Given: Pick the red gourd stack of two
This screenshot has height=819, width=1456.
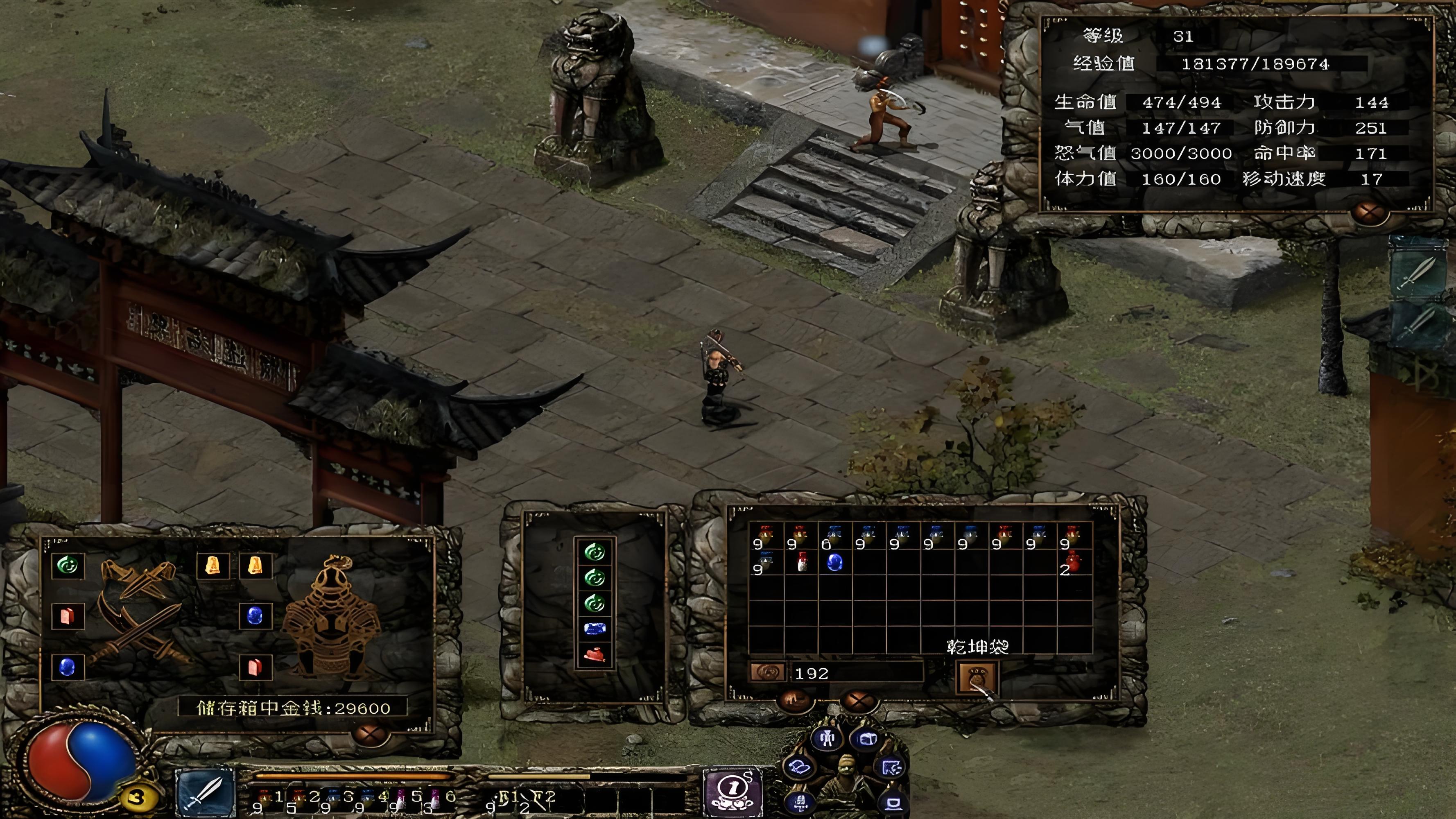Looking at the screenshot, I should tap(1071, 563).
